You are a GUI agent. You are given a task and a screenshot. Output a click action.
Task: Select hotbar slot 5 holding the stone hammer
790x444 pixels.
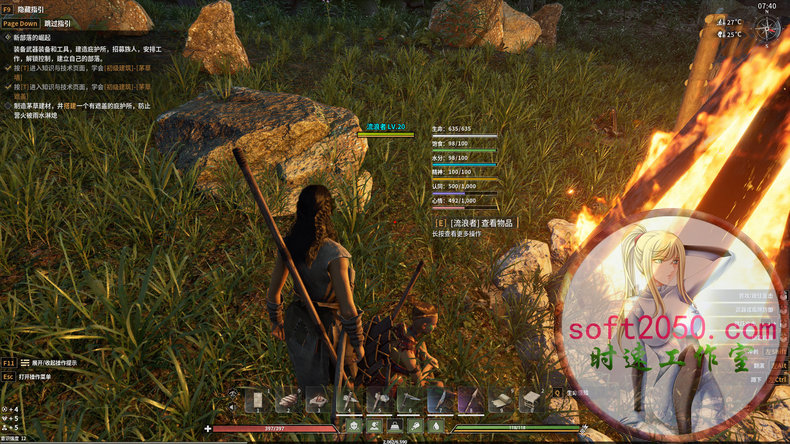[x=378, y=400]
